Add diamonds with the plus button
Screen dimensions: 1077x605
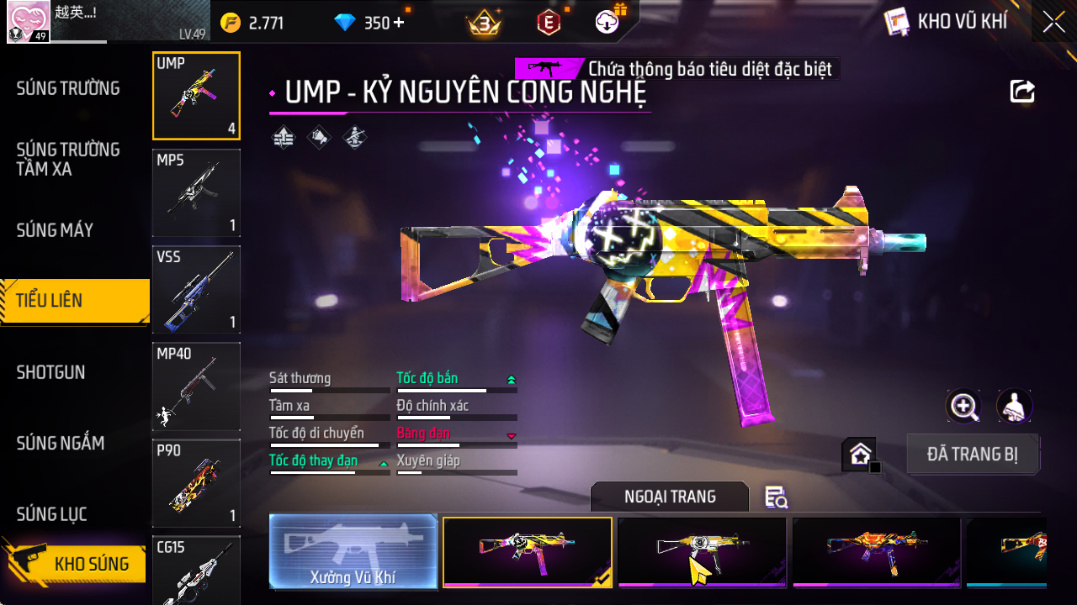coord(400,23)
